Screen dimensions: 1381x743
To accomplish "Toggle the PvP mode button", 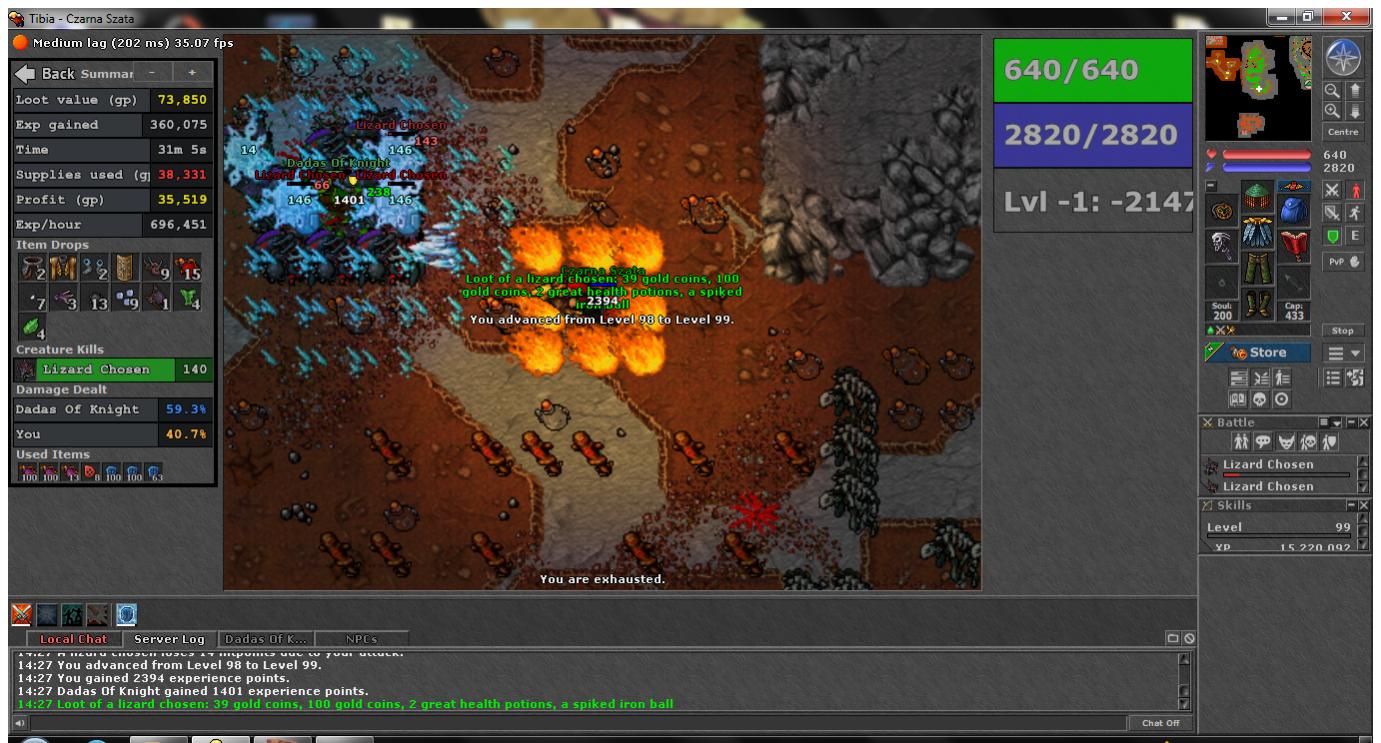I will point(1343,261).
